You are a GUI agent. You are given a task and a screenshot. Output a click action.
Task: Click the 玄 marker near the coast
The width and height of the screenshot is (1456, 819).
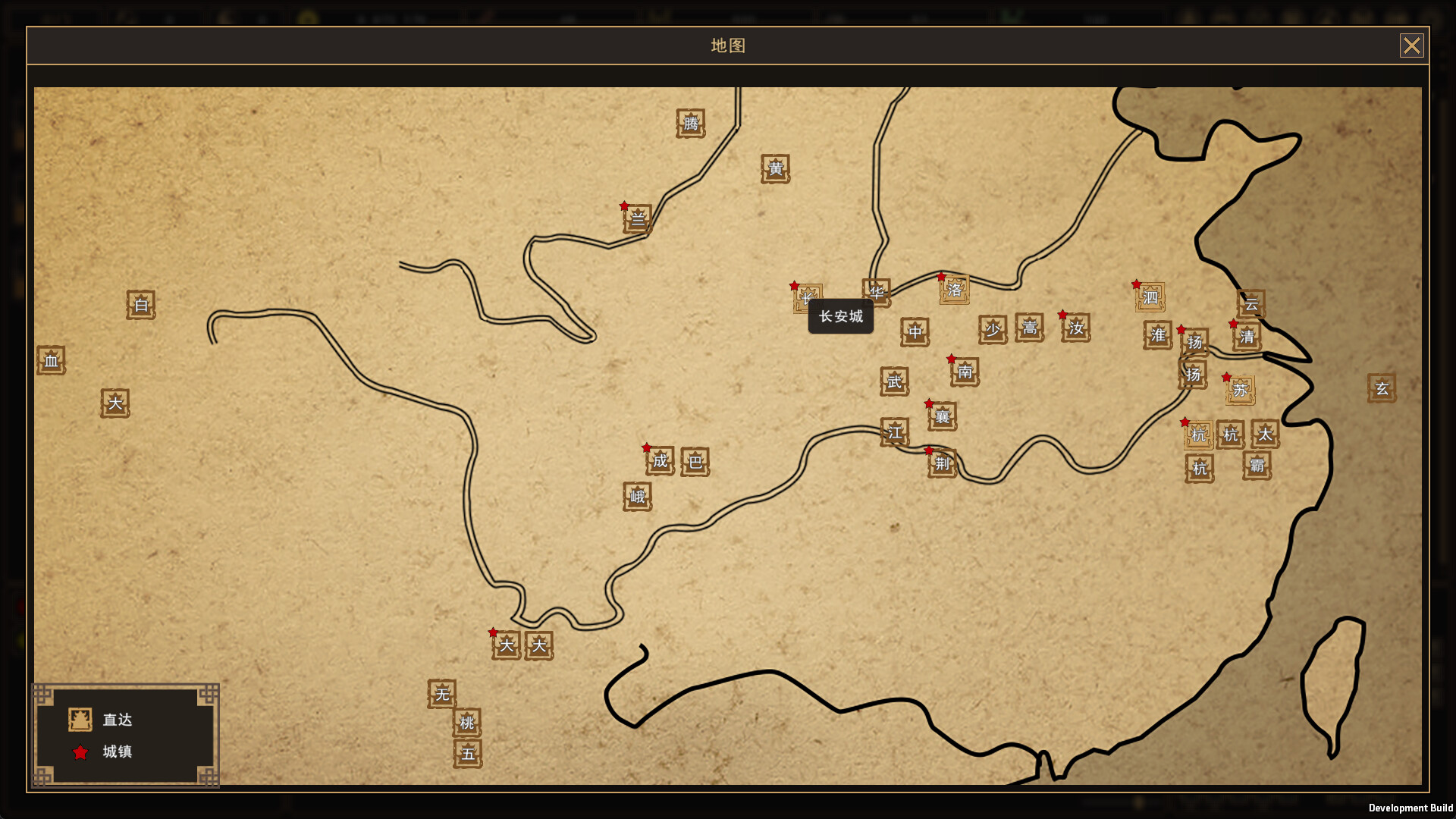(1382, 388)
